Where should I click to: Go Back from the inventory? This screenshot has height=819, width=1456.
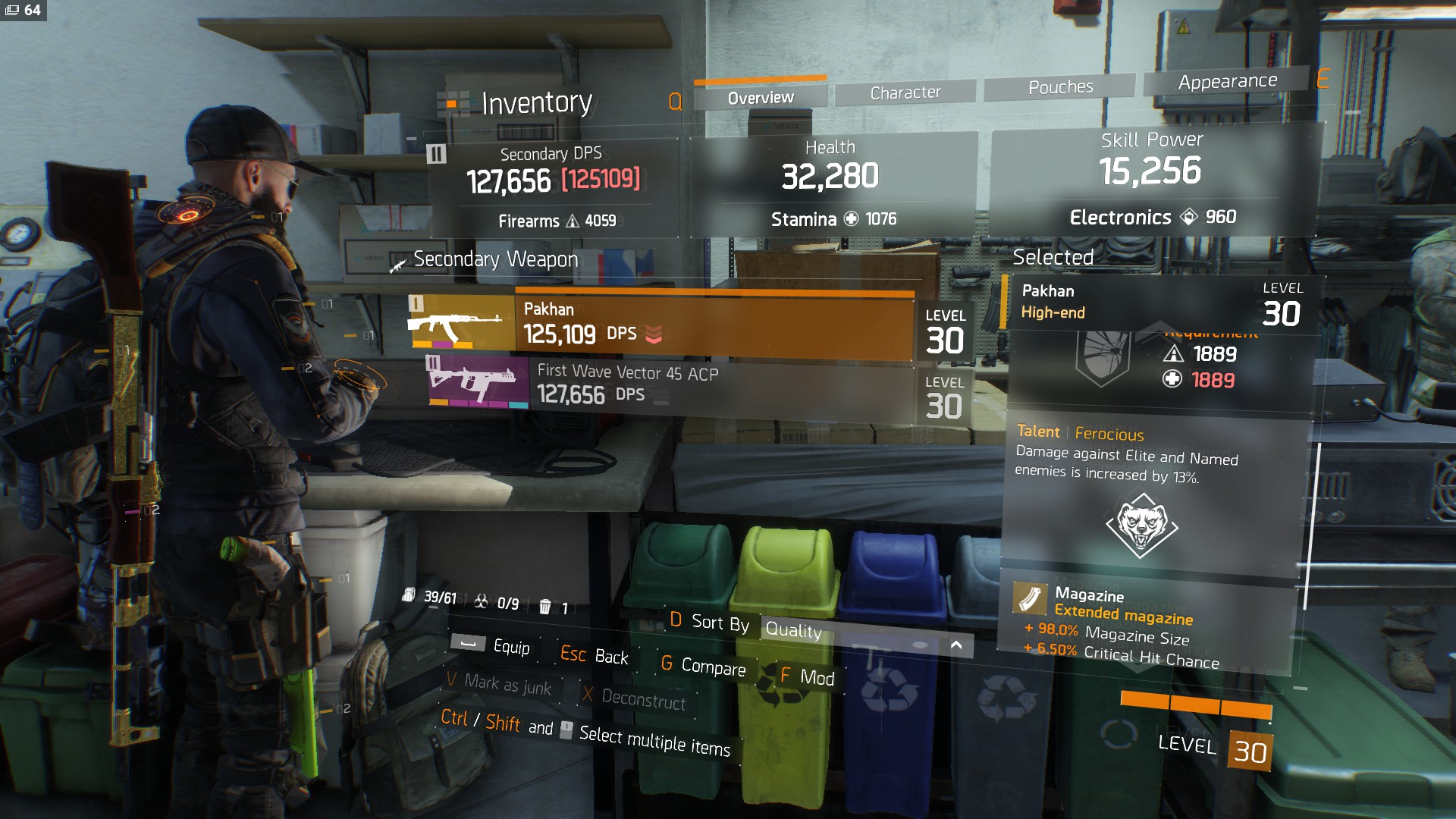pos(595,655)
